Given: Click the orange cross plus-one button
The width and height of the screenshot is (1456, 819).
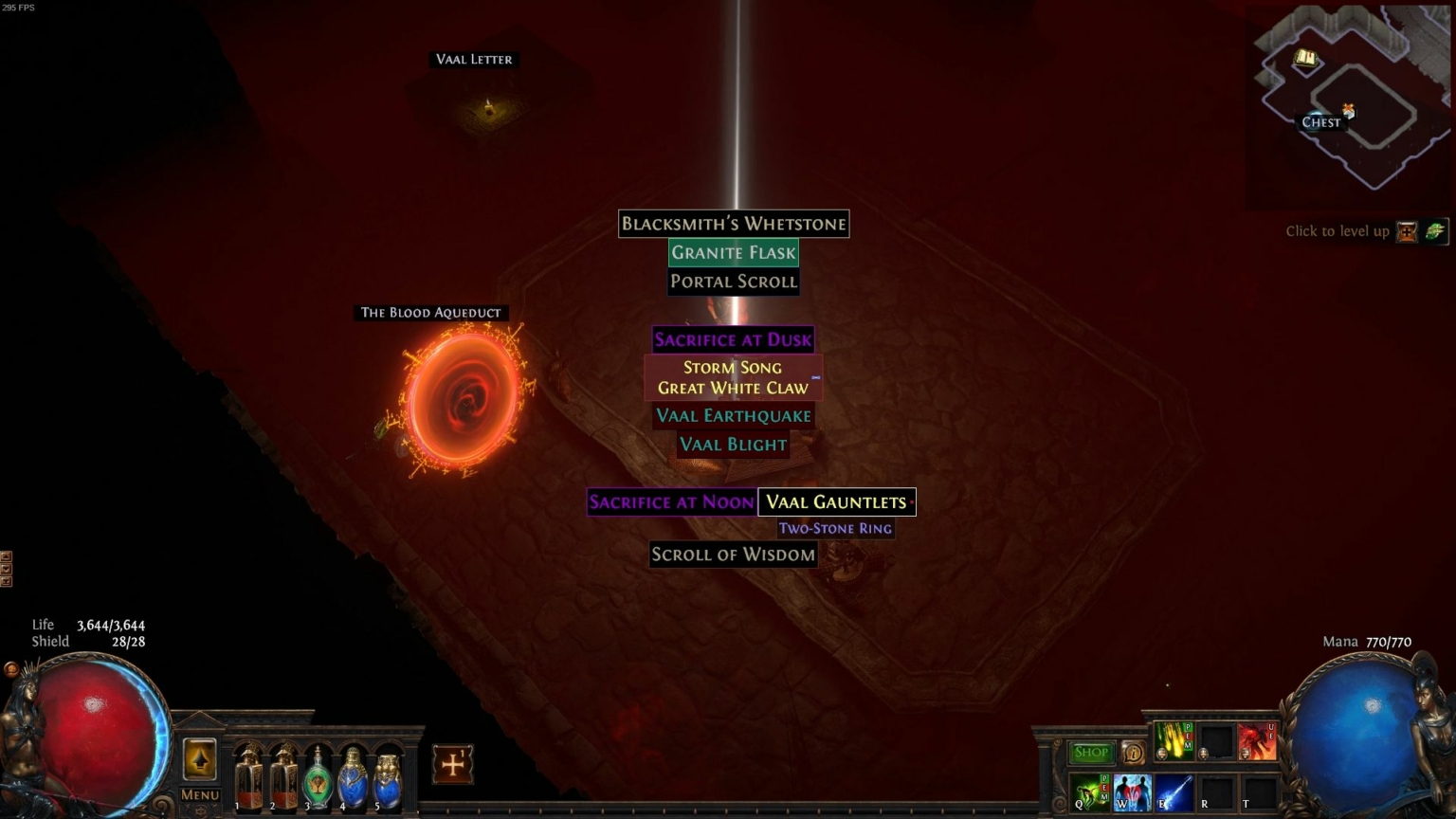Looking at the screenshot, I should (x=452, y=764).
